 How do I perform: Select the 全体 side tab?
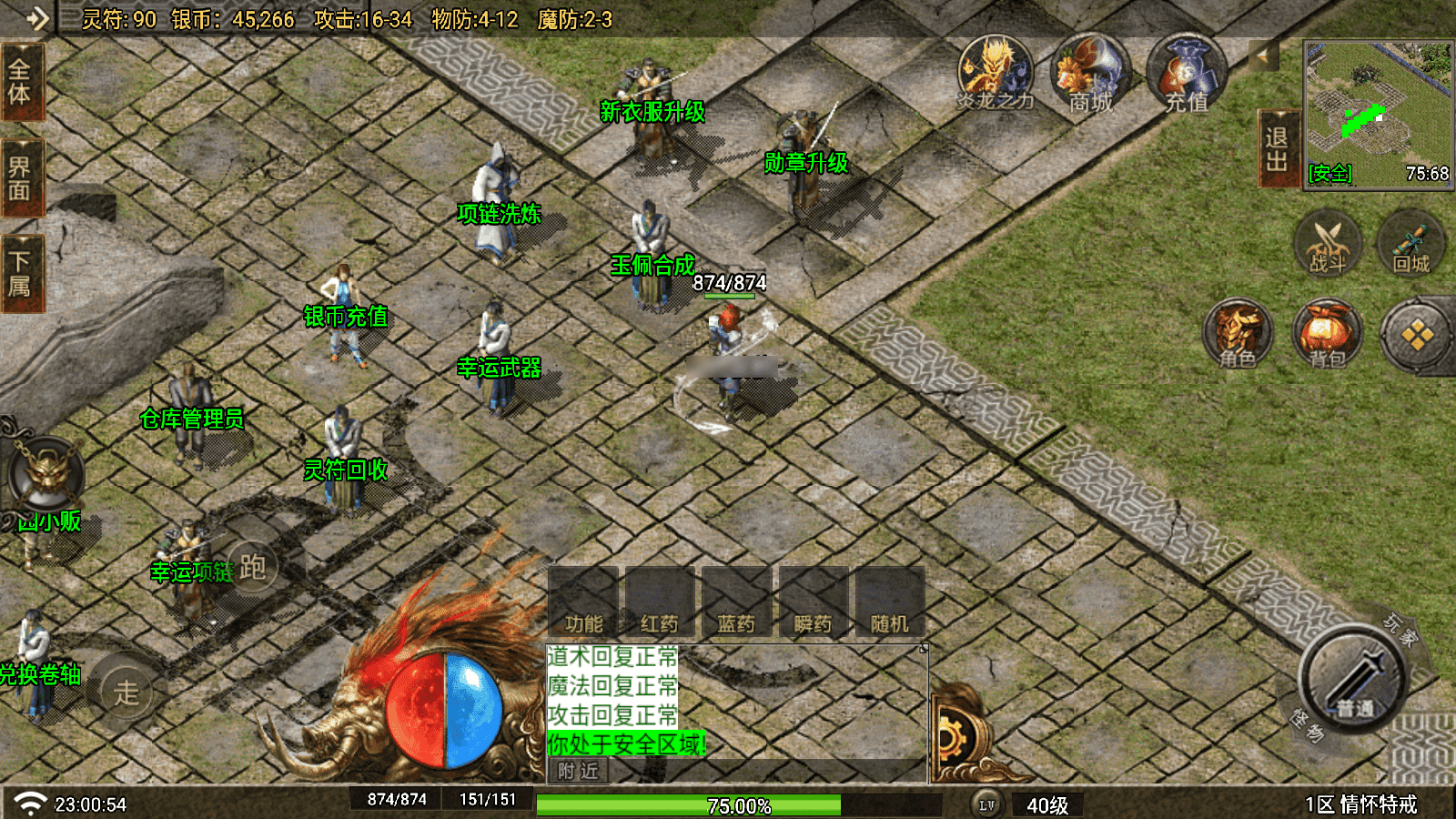tap(20, 83)
